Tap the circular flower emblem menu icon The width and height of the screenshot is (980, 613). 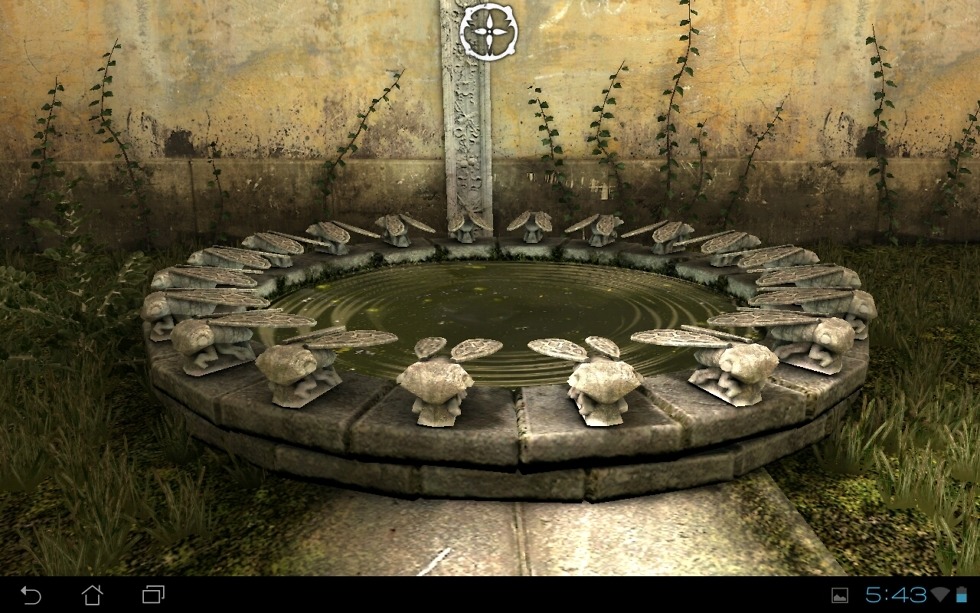[x=488, y=30]
